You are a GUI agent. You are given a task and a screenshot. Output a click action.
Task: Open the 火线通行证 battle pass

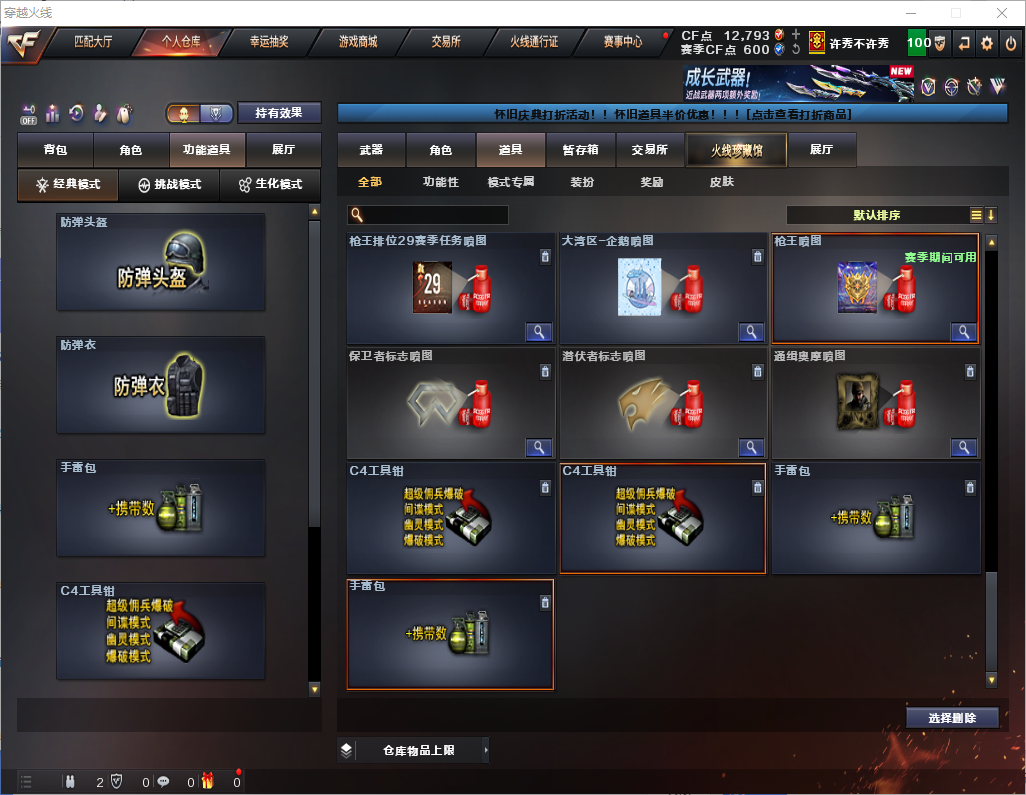[534, 42]
